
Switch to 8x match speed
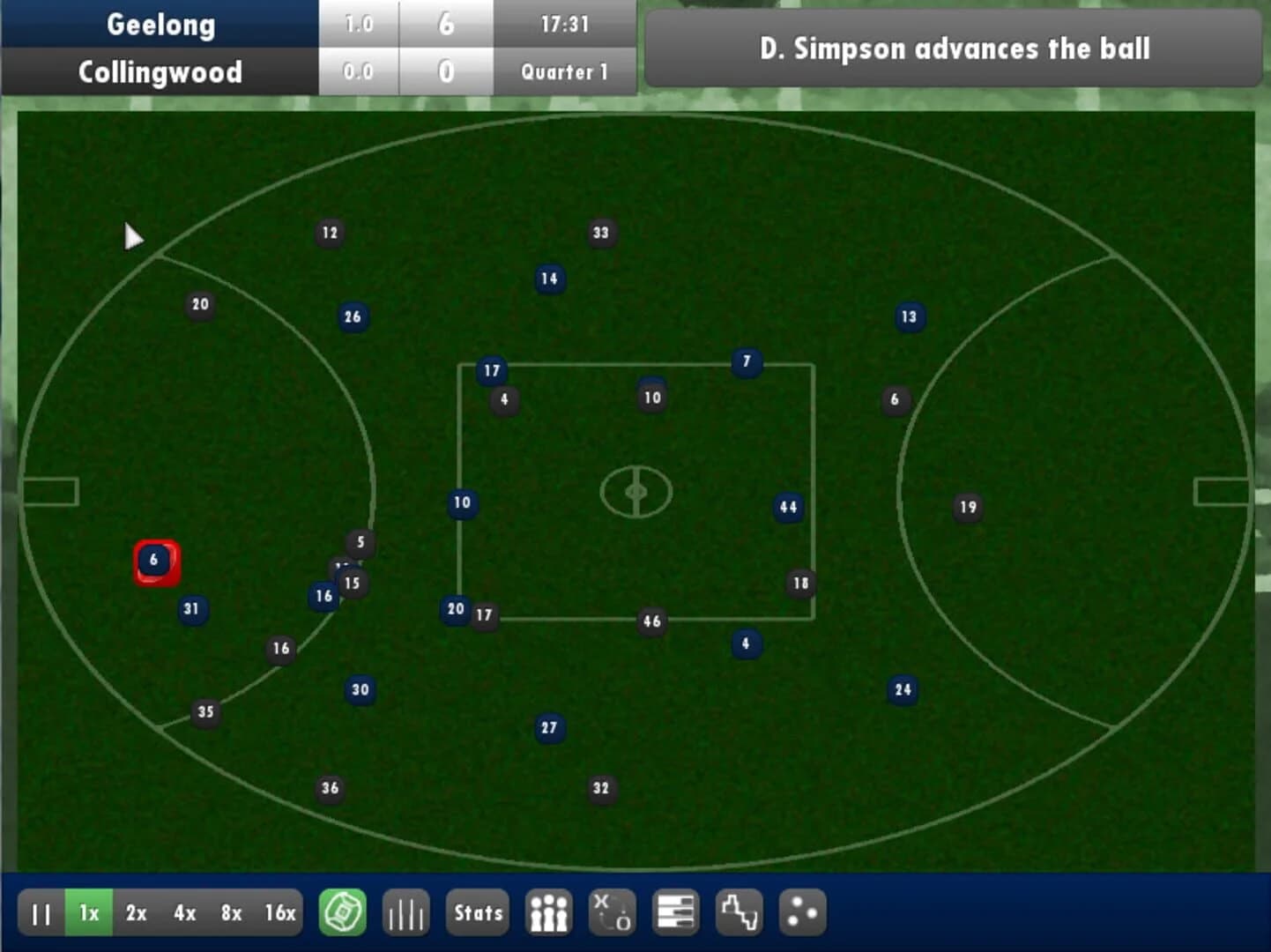pyautogui.click(x=231, y=912)
